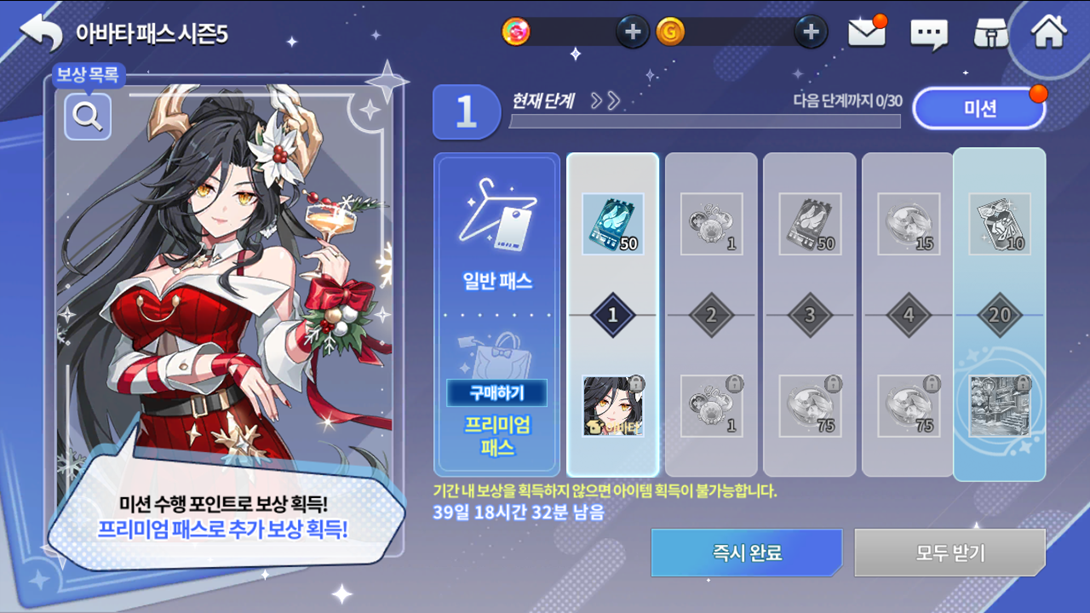Open the reward list magnifier
Viewport: 1090px width, 613px height.
pyautogui.click(x=88, y=116)
